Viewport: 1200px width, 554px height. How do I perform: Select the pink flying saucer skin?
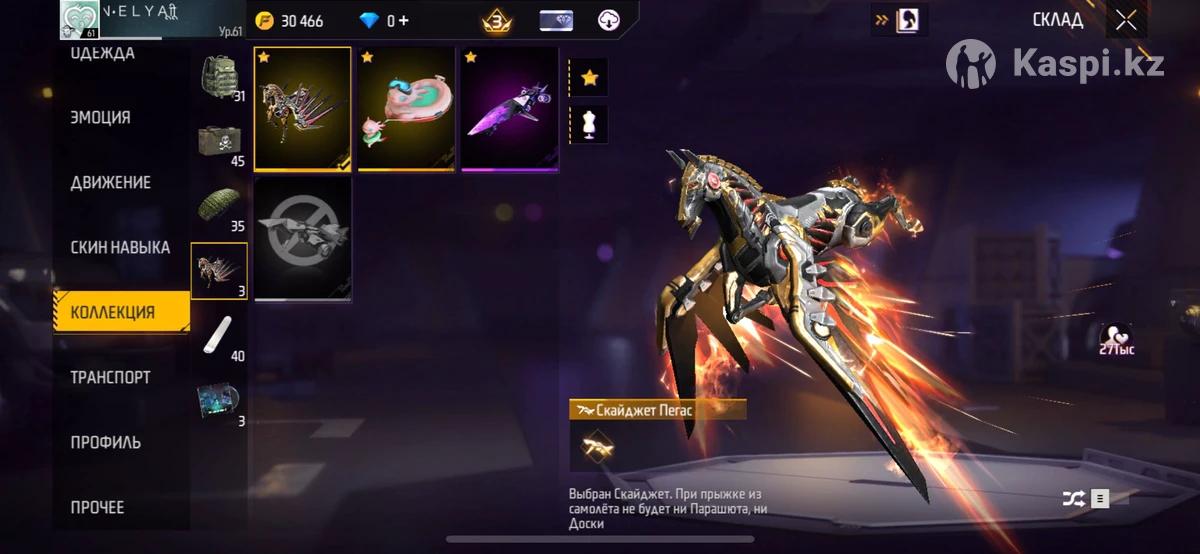tap(406, 109)
